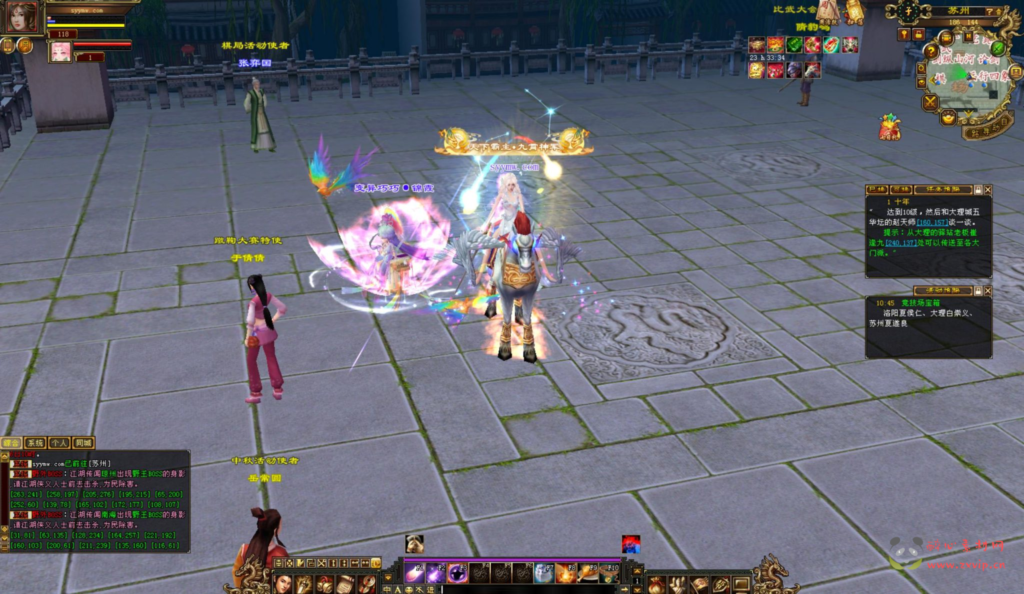Activate the F1 purple comet skill

(x=414, y=573)
